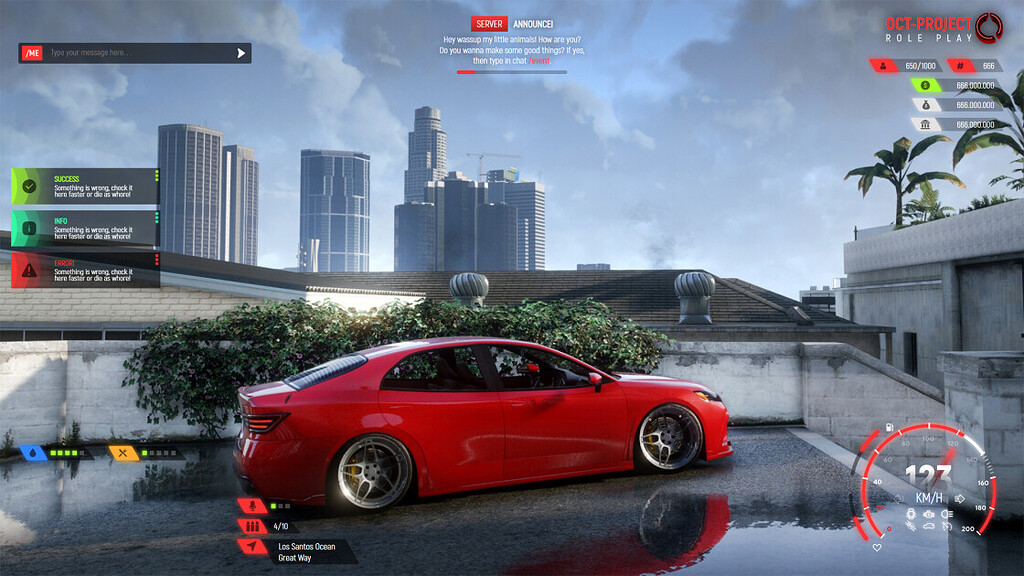Click the red hashtag player ID icon
The height and width of the screenshot is (576, 1024).
[x=960, y=66]
